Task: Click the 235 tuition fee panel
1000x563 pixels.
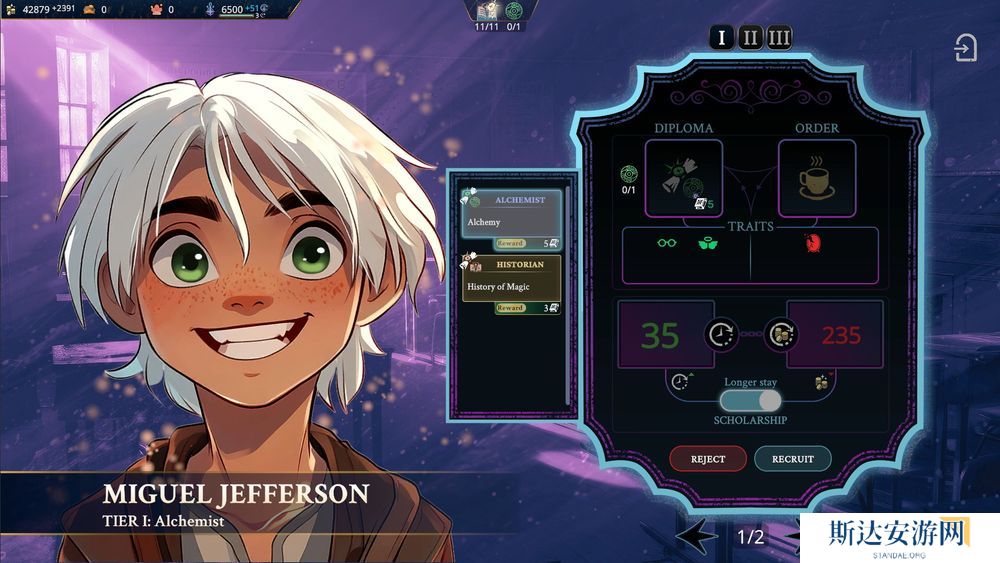Action: [839, 335]
